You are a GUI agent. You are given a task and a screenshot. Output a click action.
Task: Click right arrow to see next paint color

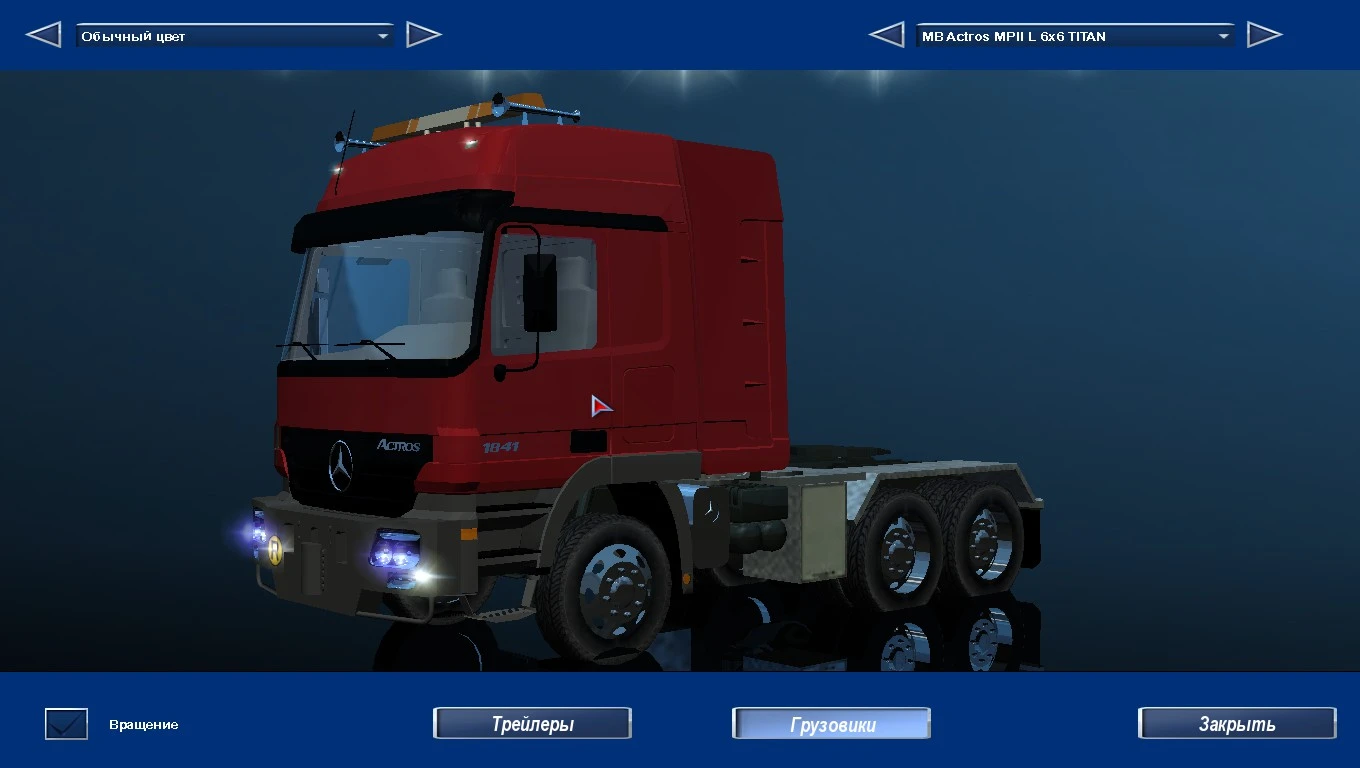tap(424, 34)
